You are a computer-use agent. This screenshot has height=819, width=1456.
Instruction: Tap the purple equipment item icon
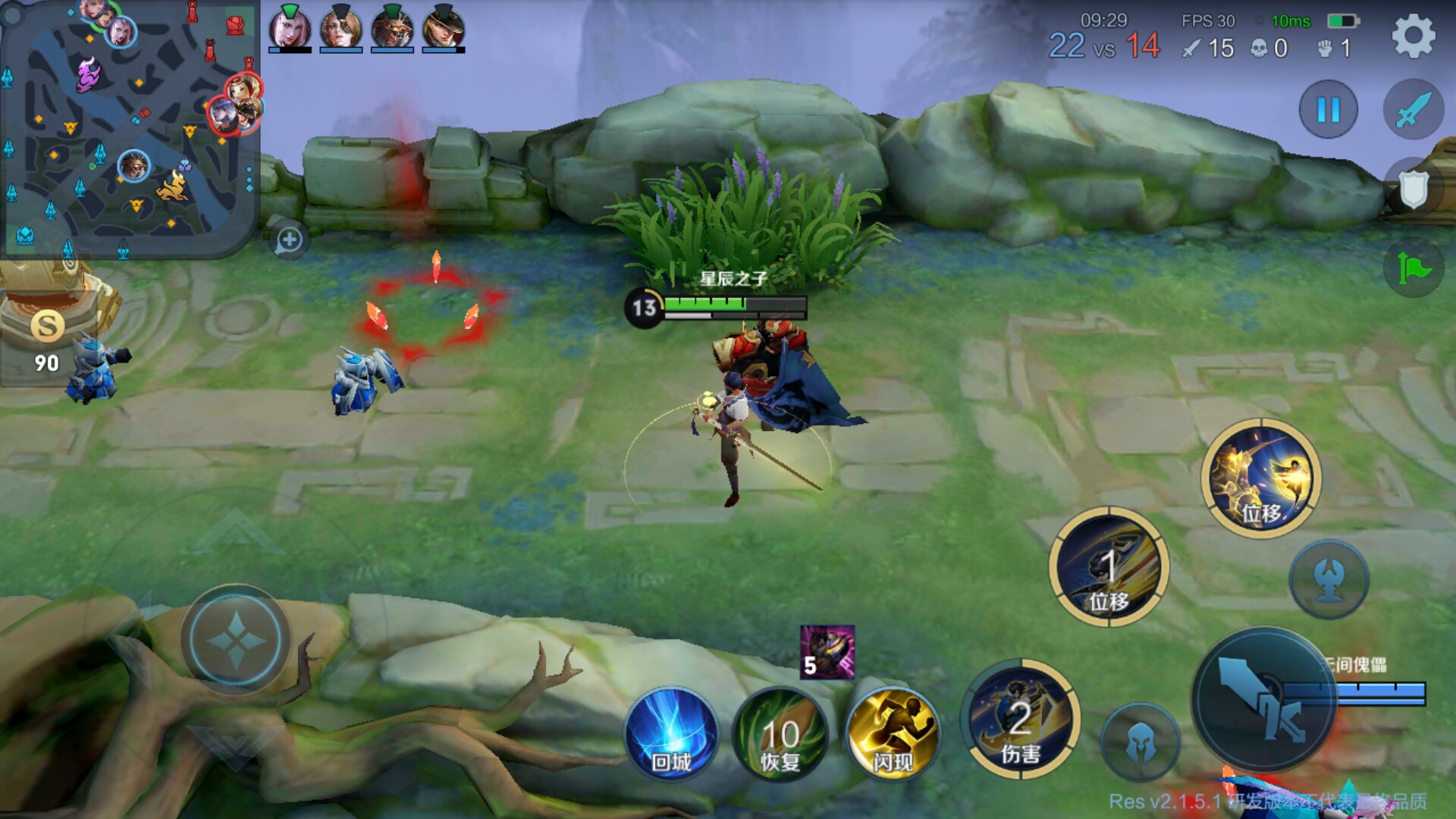point(827,651)
